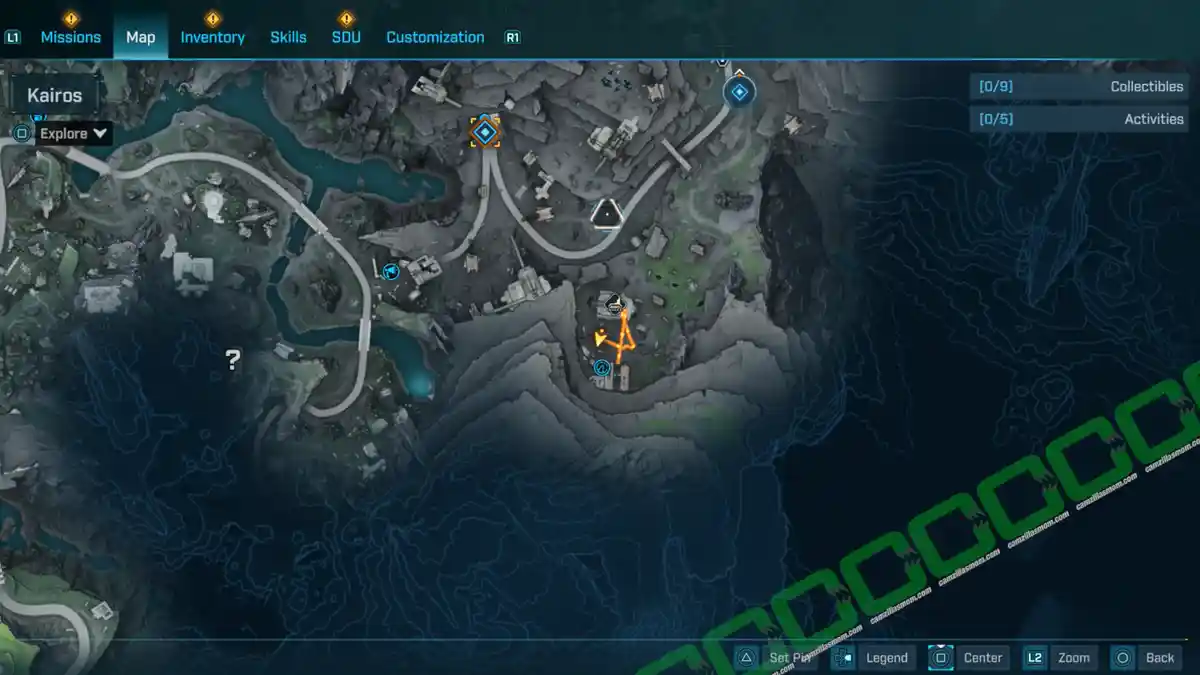This screenshot has height=675, width=1200.
Task: Choose the Set Pin option
Action: (778, 657)
